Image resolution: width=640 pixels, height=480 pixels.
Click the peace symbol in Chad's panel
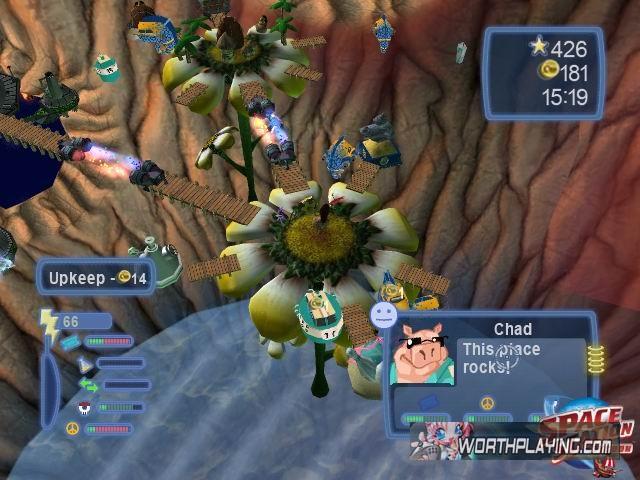pyautogui.click(x=487, y=402)
